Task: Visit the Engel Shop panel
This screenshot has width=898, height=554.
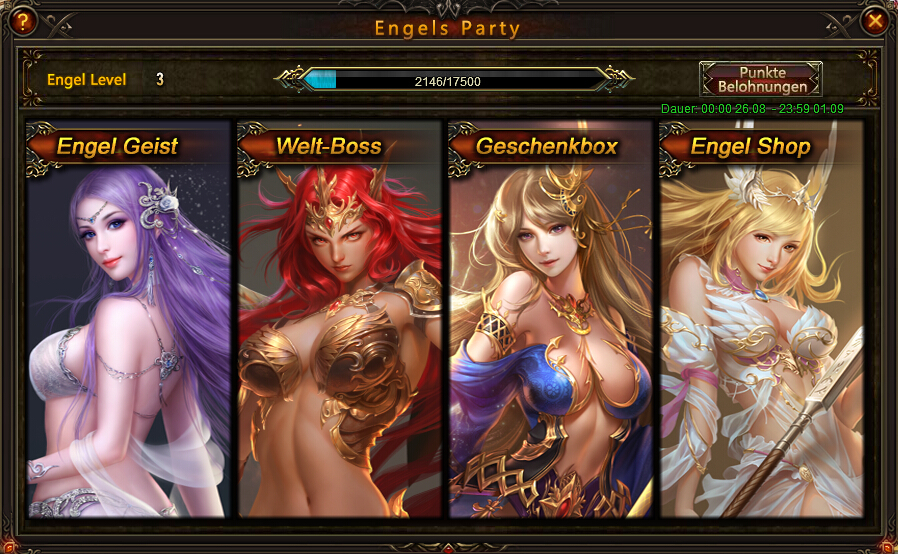Action: pos(762,320)
